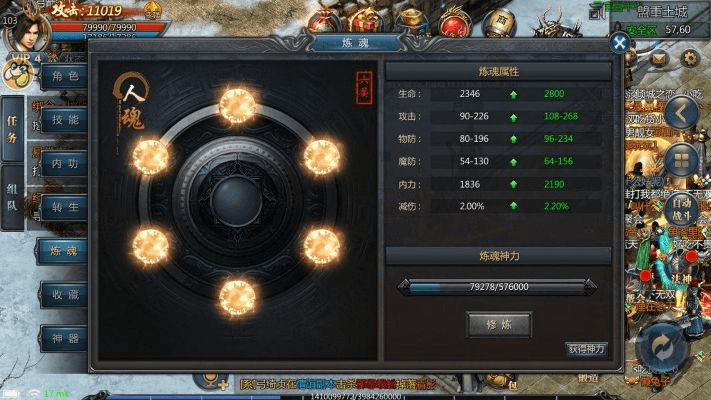Open the four-square grid menu button
The height and width of the screenshot is (400, 711).
[x=682, y=158]
